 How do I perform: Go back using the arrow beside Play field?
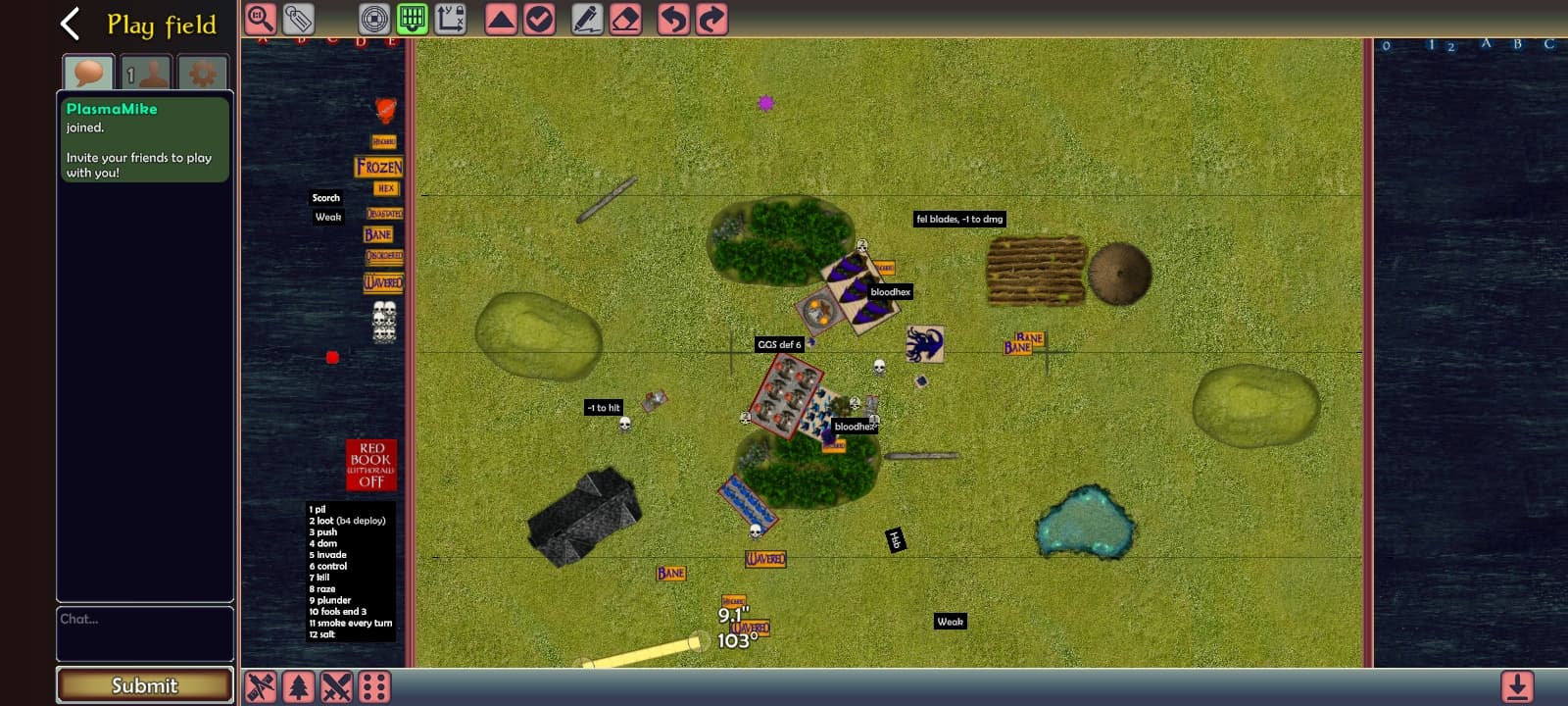tap(70, 24)
